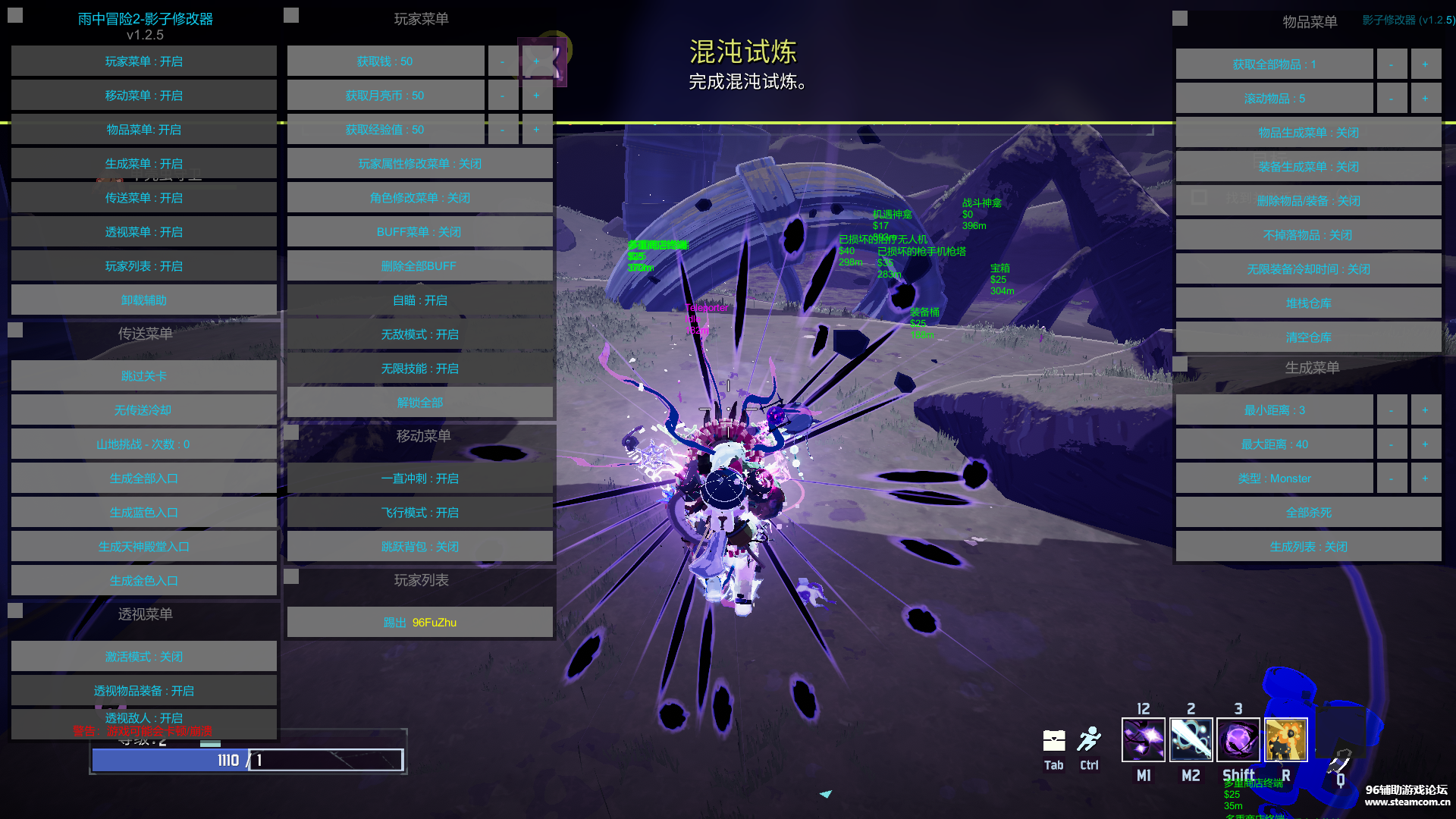Screen dimensions: 1456x819
Task: Toggle 生成列表 spawn list
Action: 1308,547
